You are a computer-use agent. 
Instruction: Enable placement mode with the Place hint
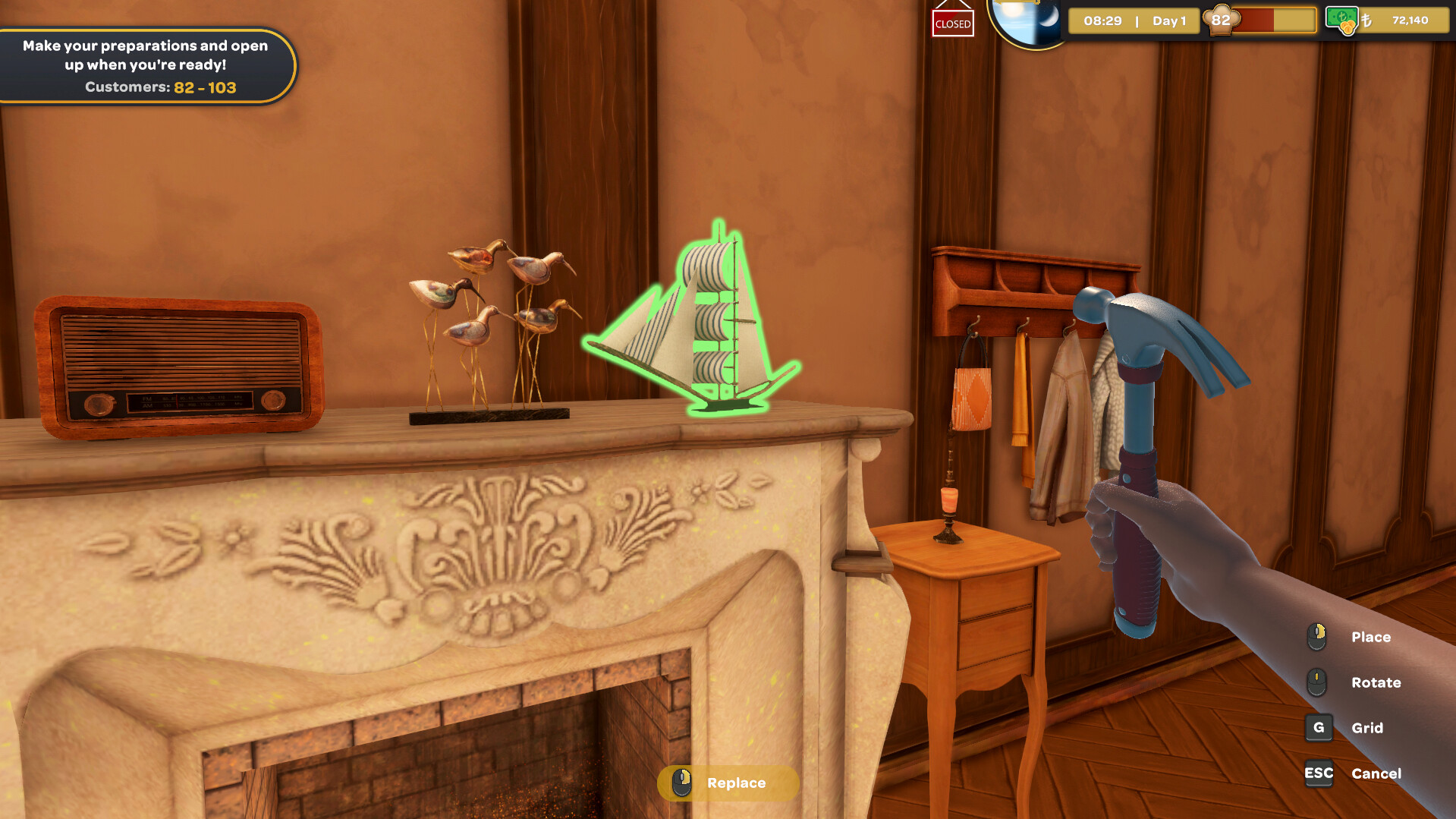pyautogui.click(x=1370, y=638)
